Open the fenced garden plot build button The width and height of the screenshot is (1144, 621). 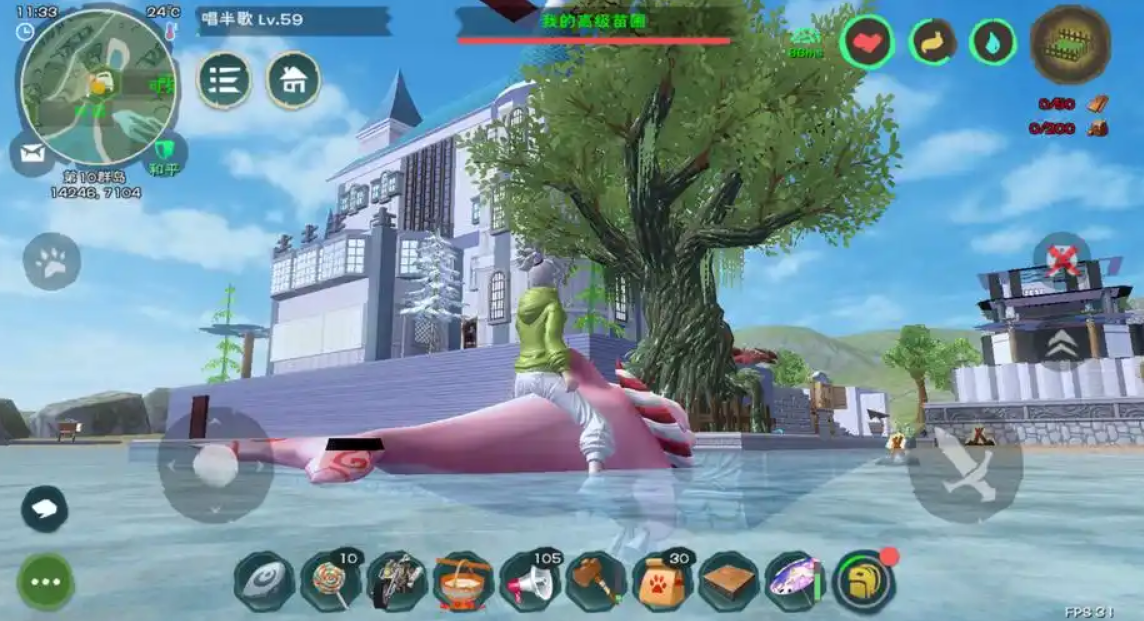(x=1070, y=44)
